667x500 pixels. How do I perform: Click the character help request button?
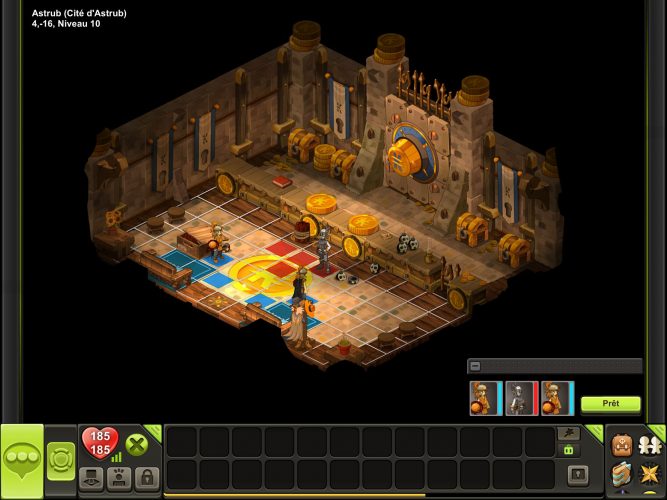click(119, 477)
